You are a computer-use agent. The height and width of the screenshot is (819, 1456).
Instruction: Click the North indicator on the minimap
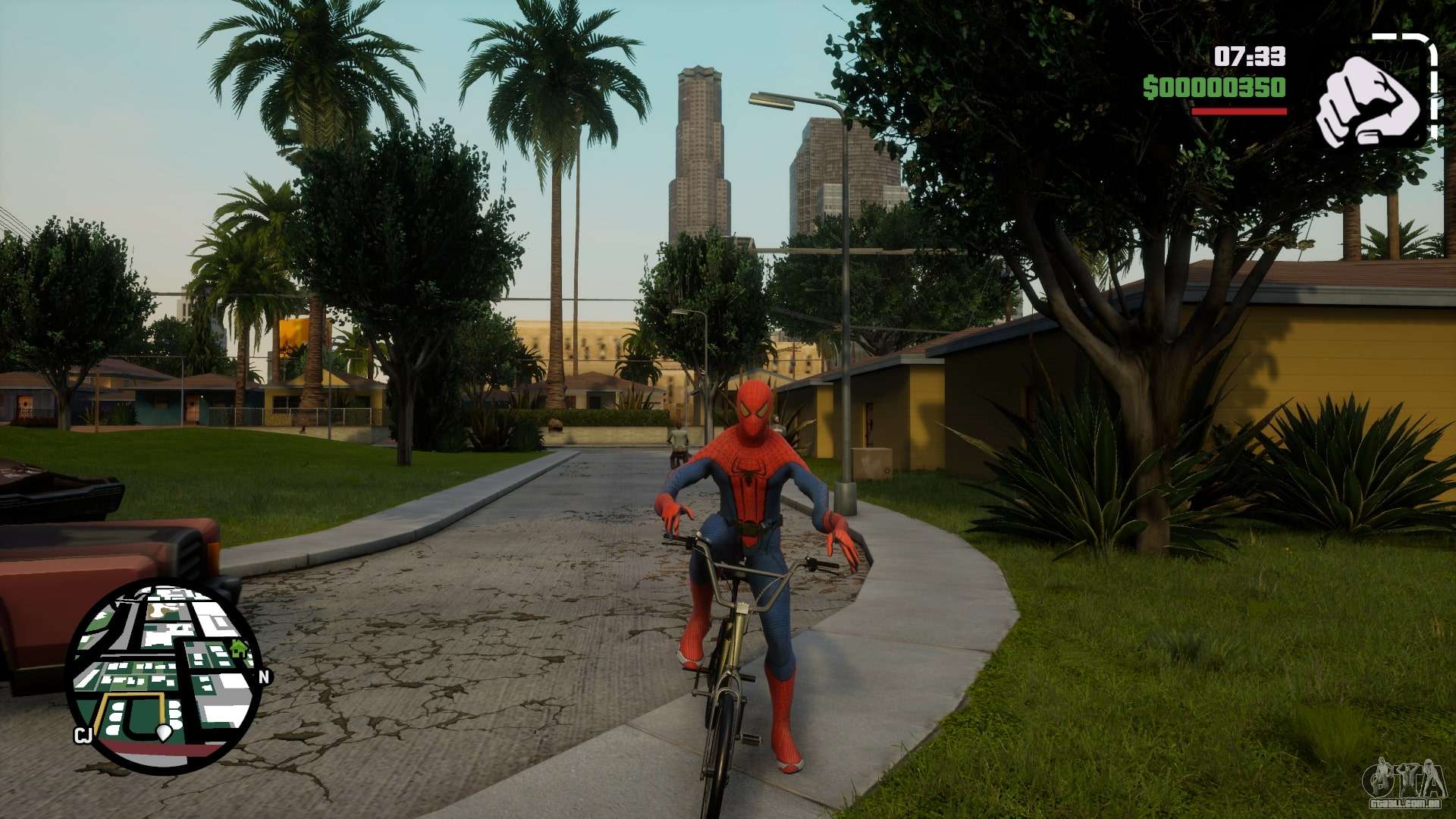(x=264, y=676)
